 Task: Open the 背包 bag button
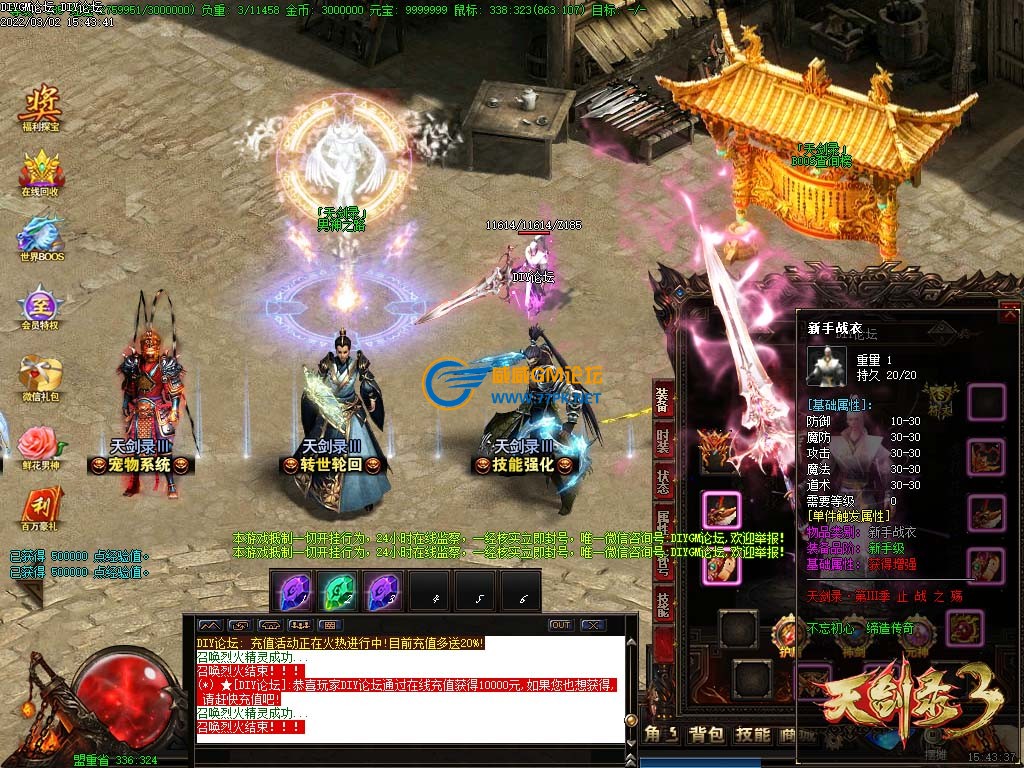coord(706,736)
